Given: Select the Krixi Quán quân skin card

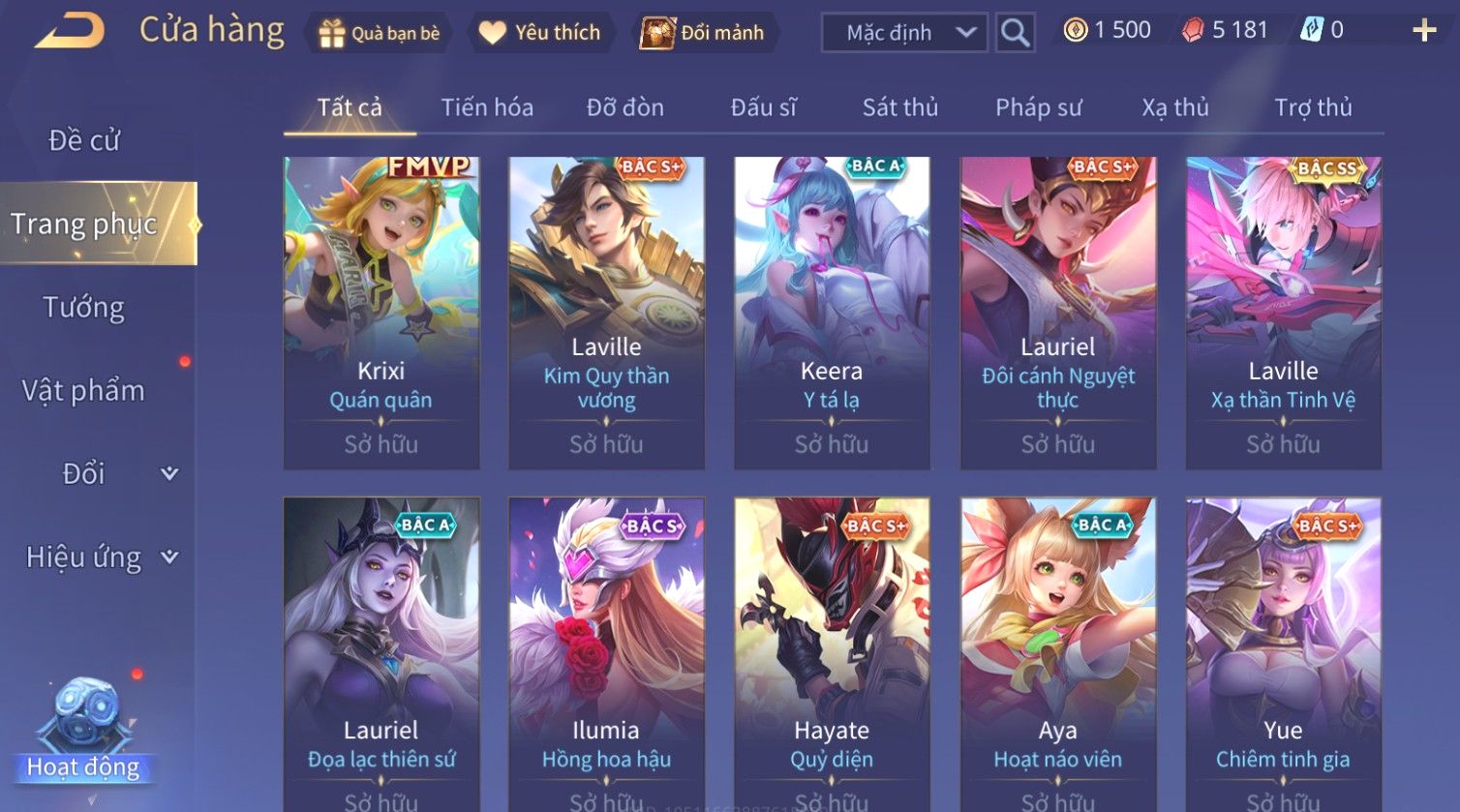Looking at the screenshot, I should click(x=381, y=313).
